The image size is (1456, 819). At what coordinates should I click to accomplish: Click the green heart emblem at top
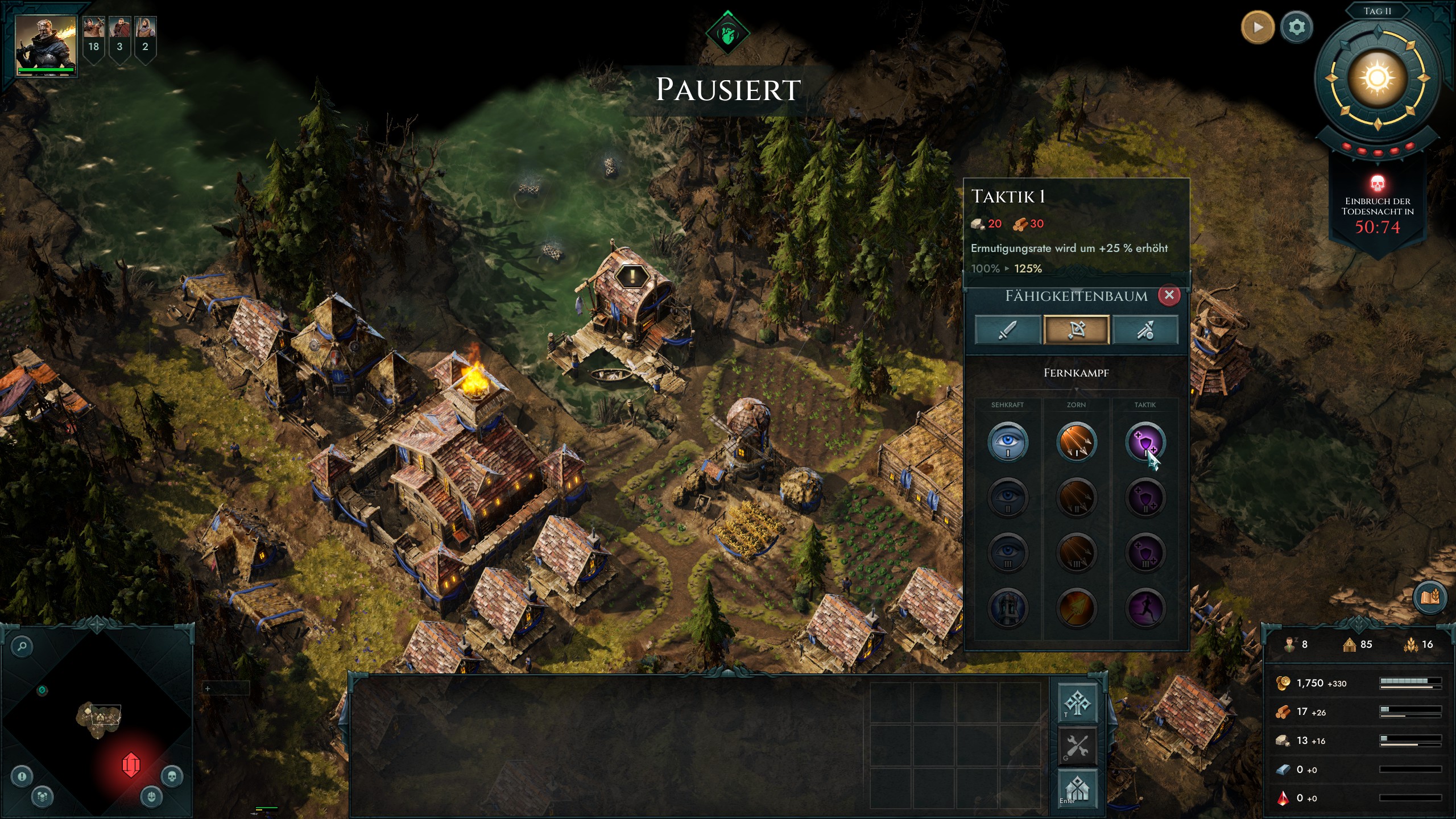(x=727, y=34)
